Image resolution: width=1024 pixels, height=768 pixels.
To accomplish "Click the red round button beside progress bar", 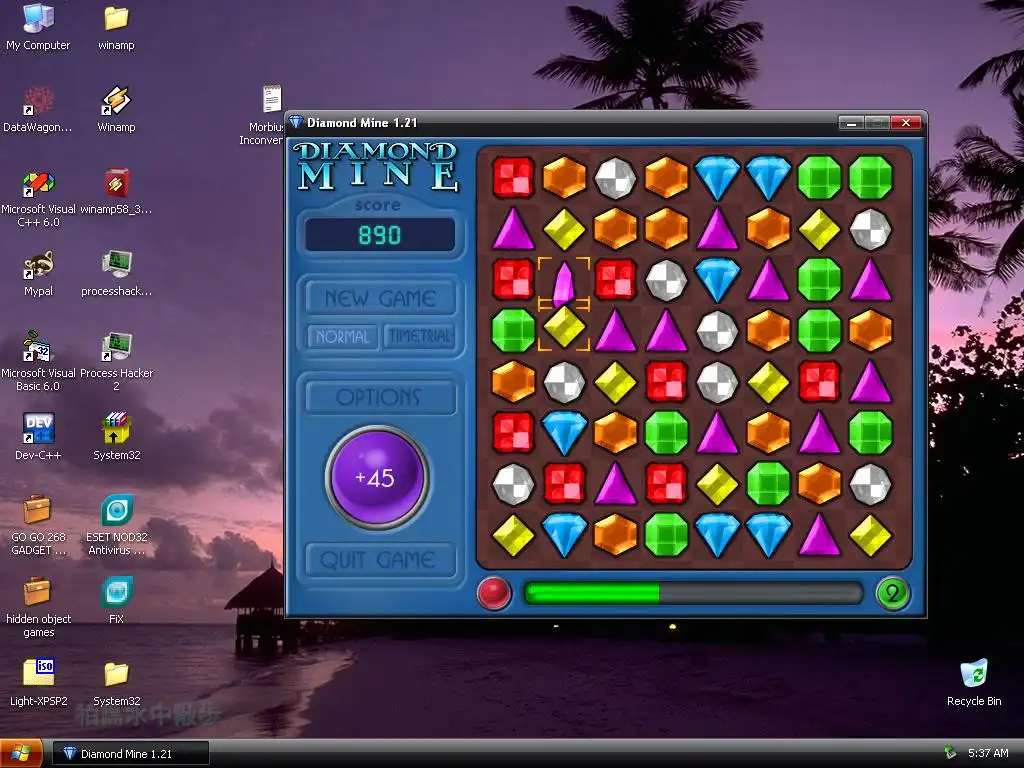I will tap(494, 593).
